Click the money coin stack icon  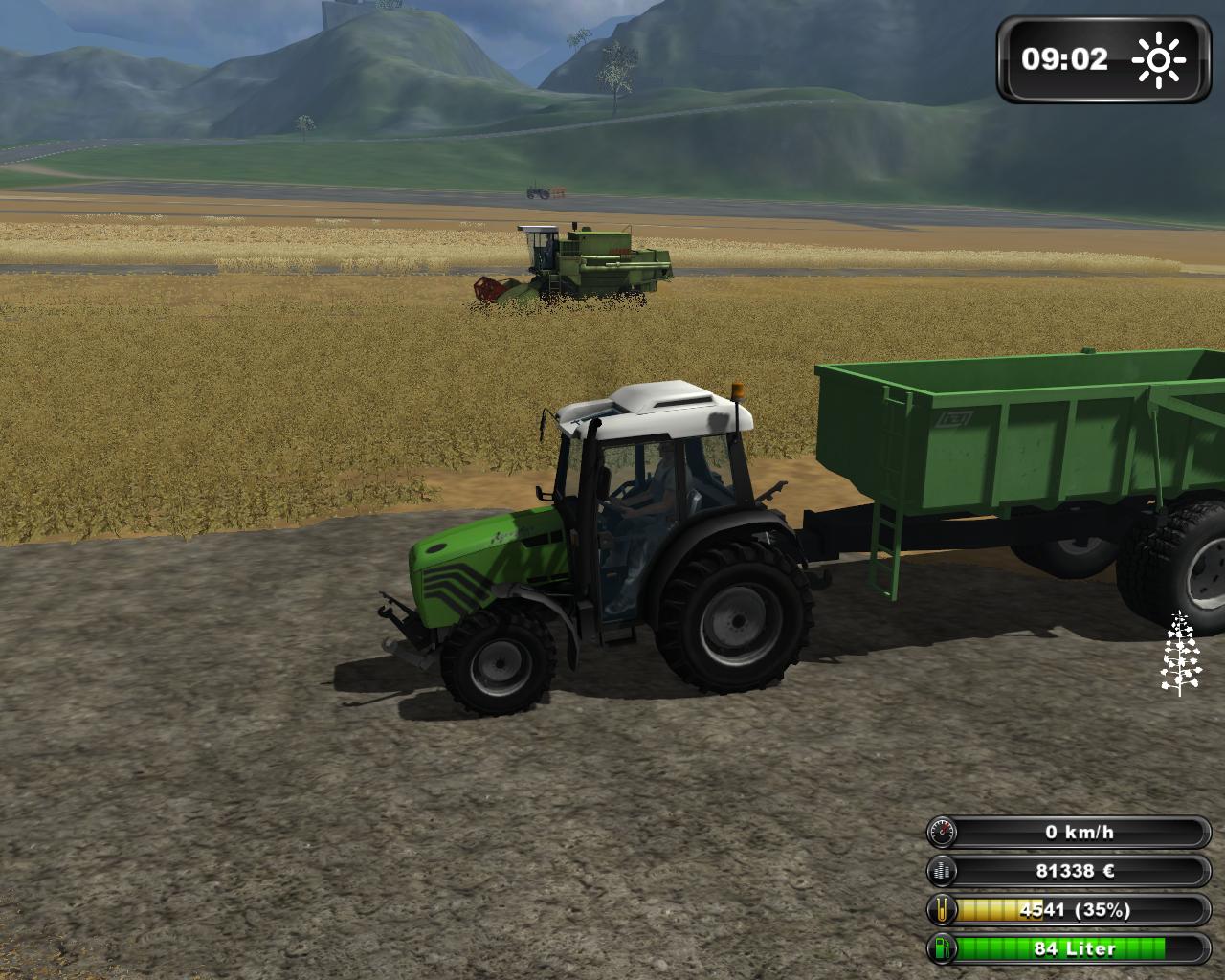(x=943, y=871)
